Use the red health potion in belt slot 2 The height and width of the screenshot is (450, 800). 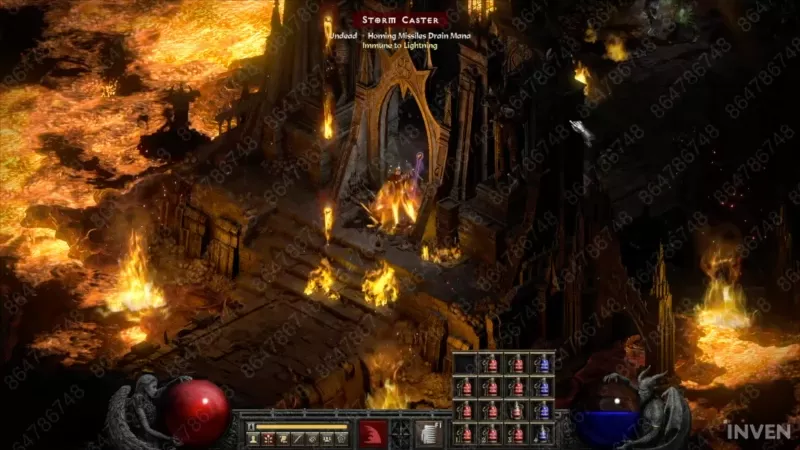pos(492,433)
